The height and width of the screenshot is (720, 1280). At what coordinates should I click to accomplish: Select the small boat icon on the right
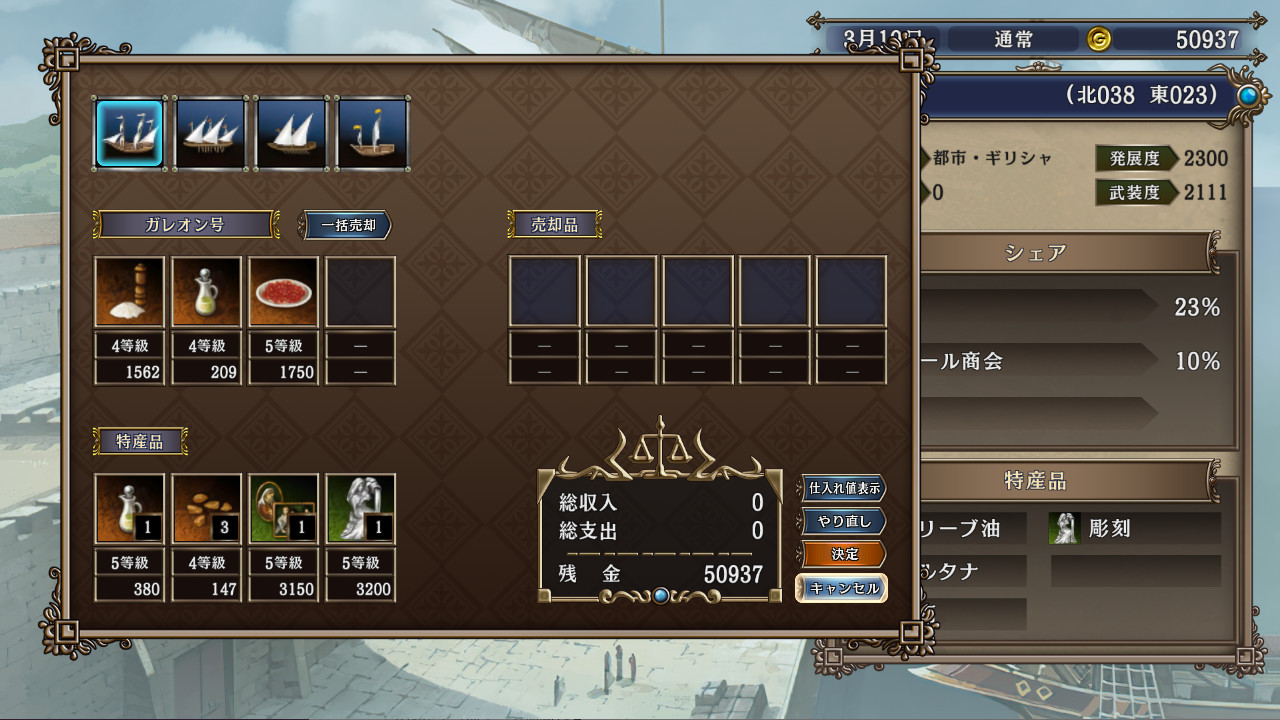point(372,132)
